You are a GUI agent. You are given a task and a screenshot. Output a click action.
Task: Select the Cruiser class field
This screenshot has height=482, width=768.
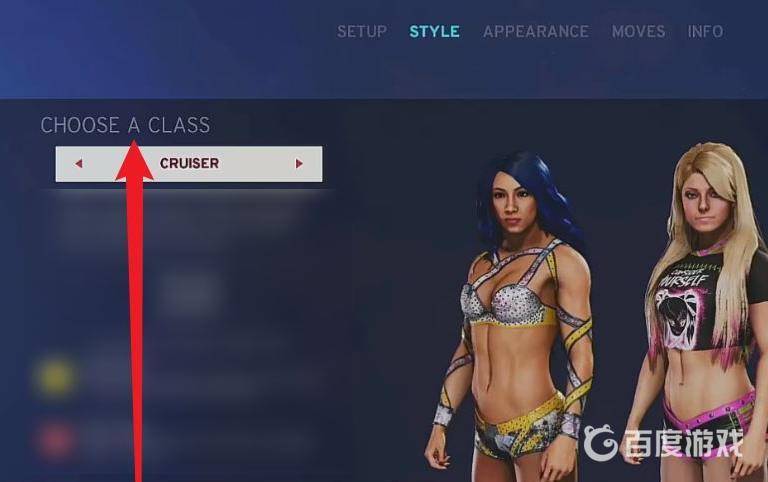pos(189,164)
